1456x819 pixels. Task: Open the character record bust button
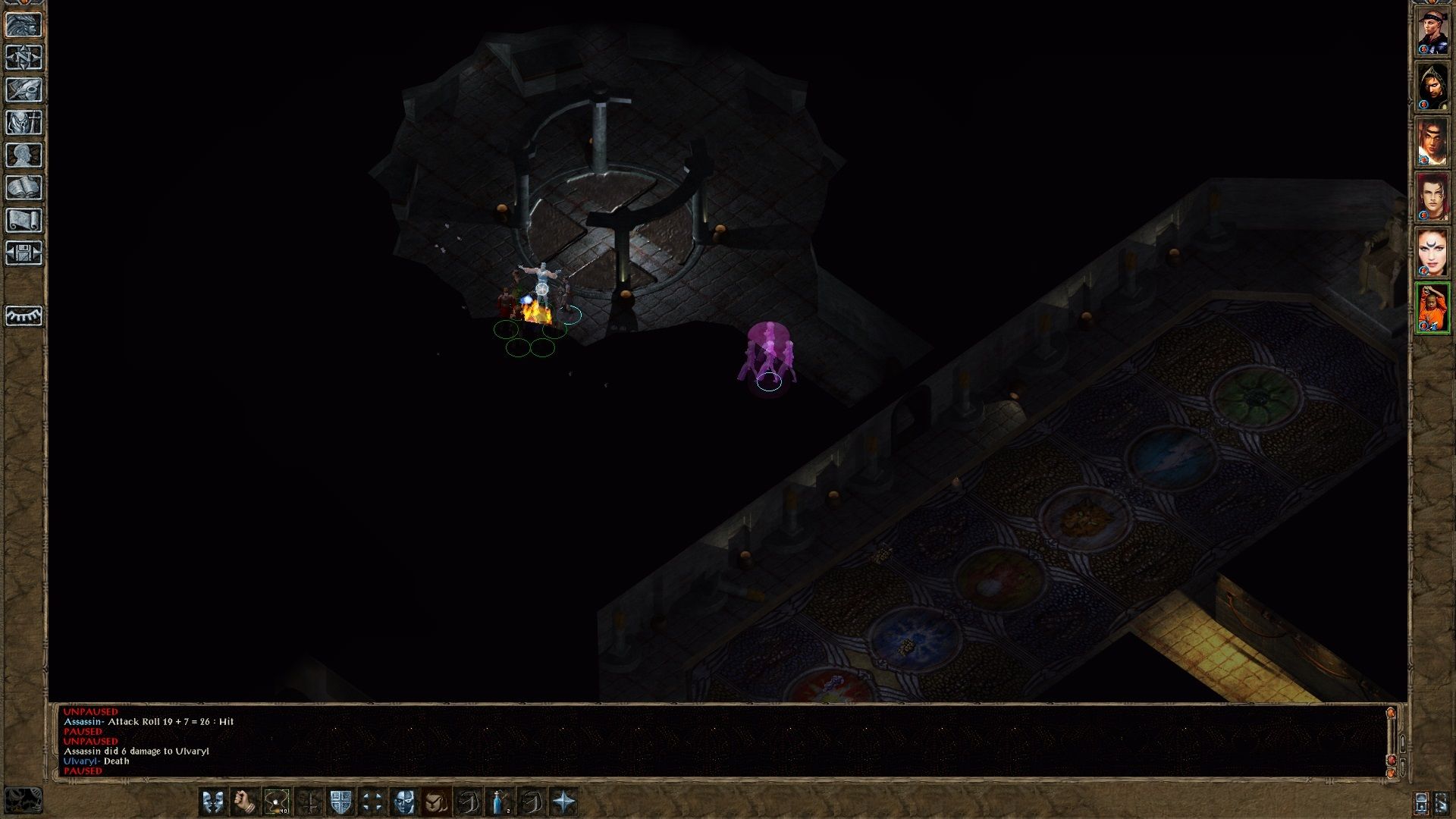point(24,155)
